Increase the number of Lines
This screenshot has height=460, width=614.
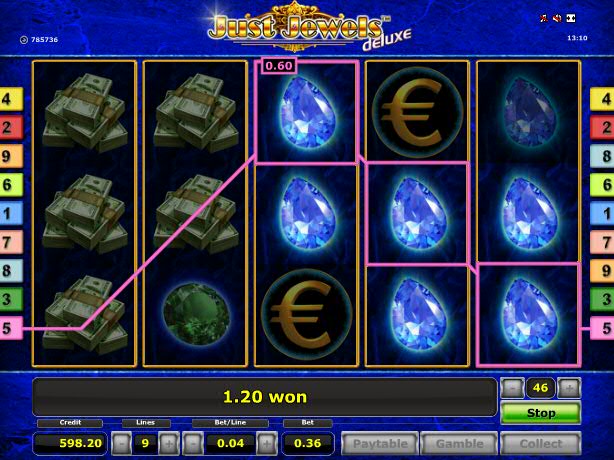coord(167,443)
